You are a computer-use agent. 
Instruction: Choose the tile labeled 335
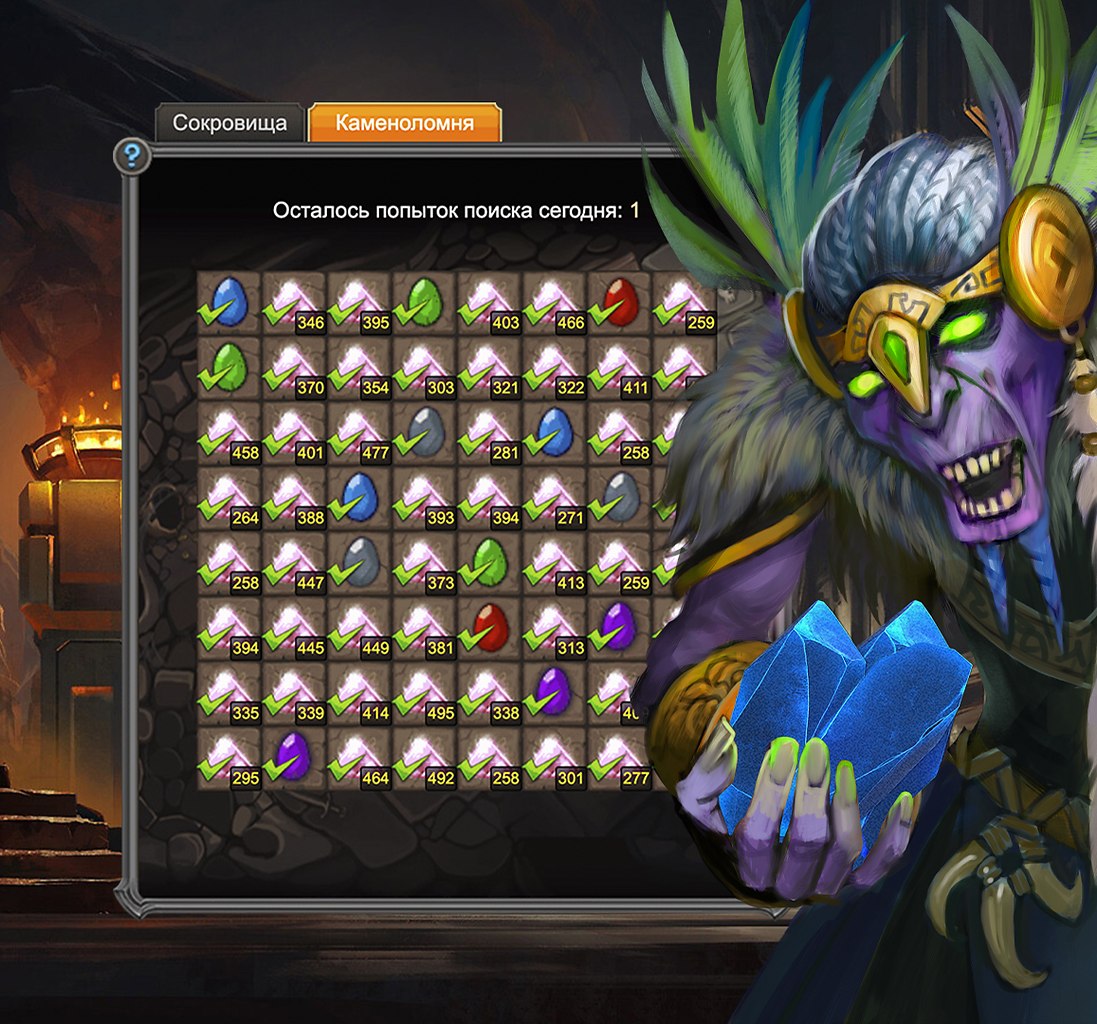(229, 693)
